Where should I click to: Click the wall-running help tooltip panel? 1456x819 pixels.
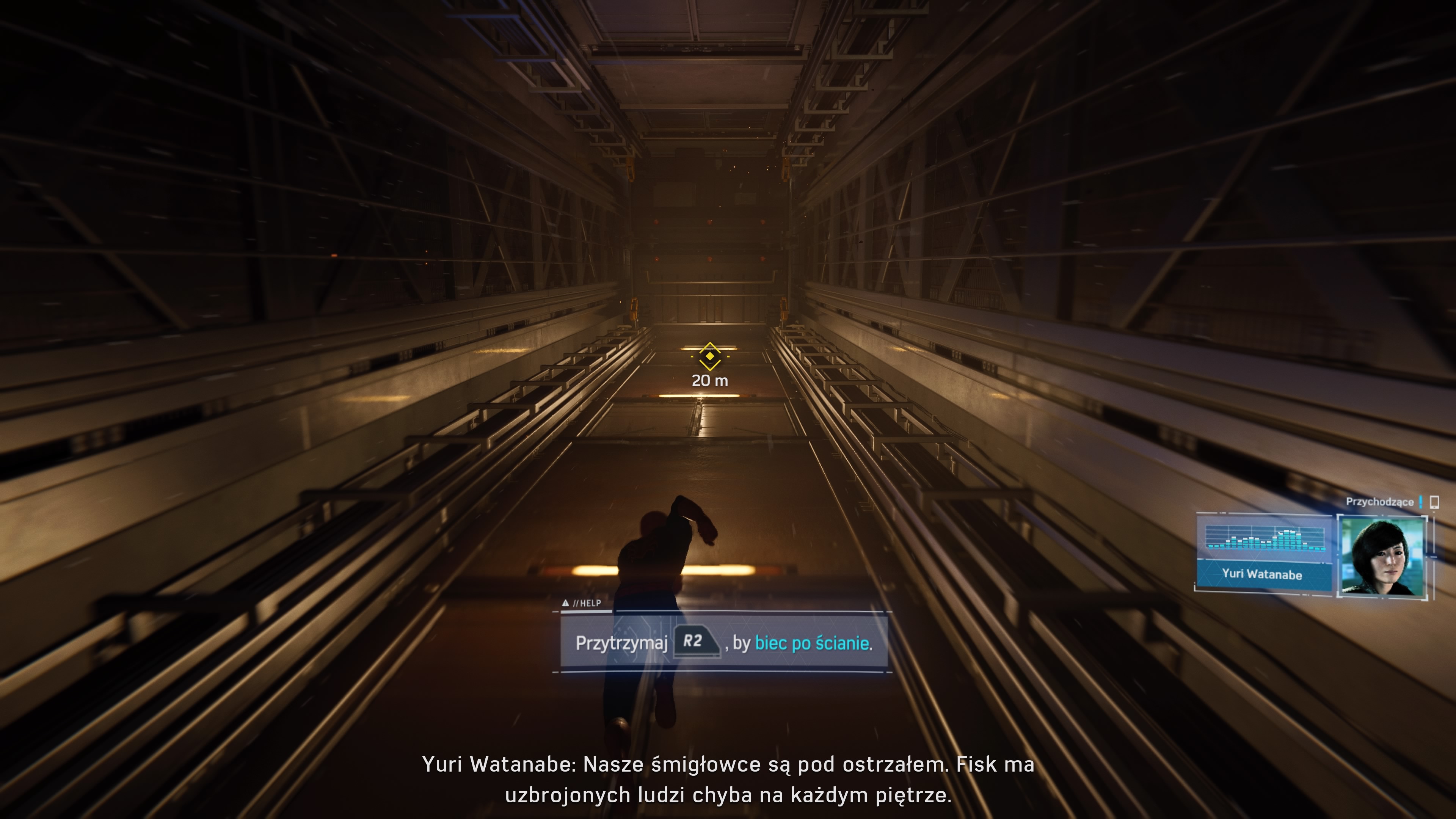pos(723,643)
